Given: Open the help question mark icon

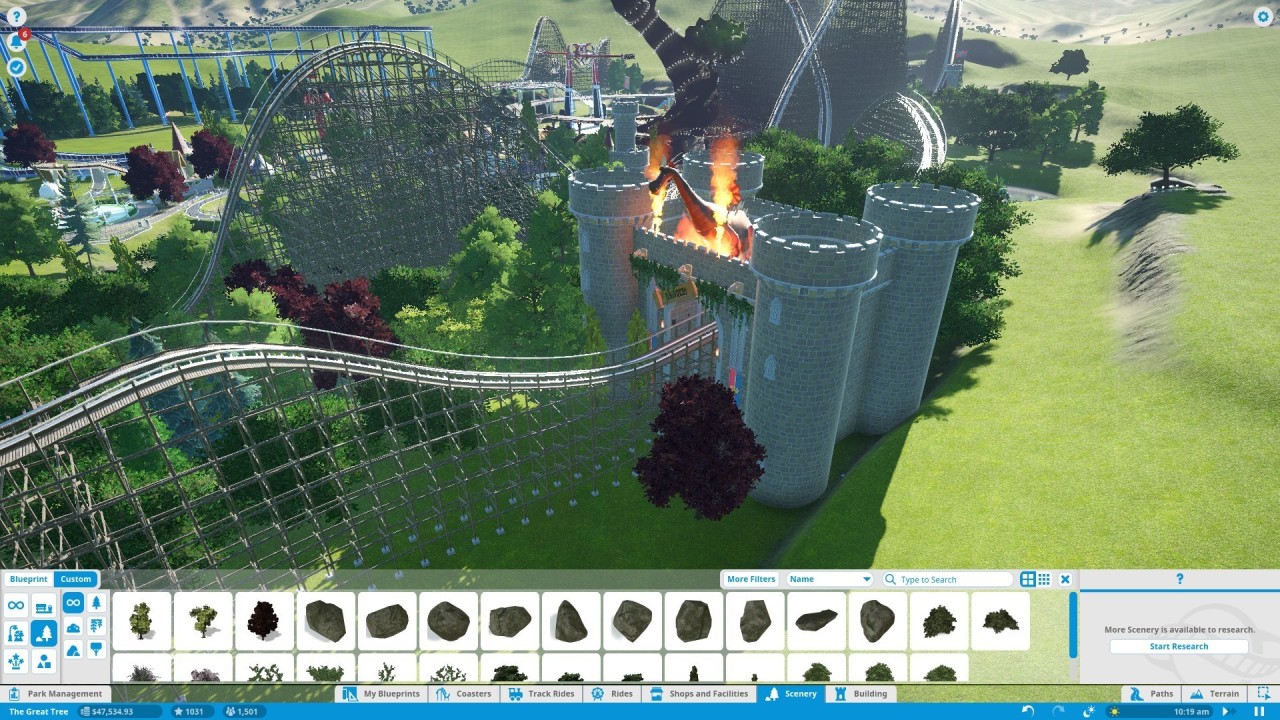Looking at the screenshot, I should click(16, 16).
